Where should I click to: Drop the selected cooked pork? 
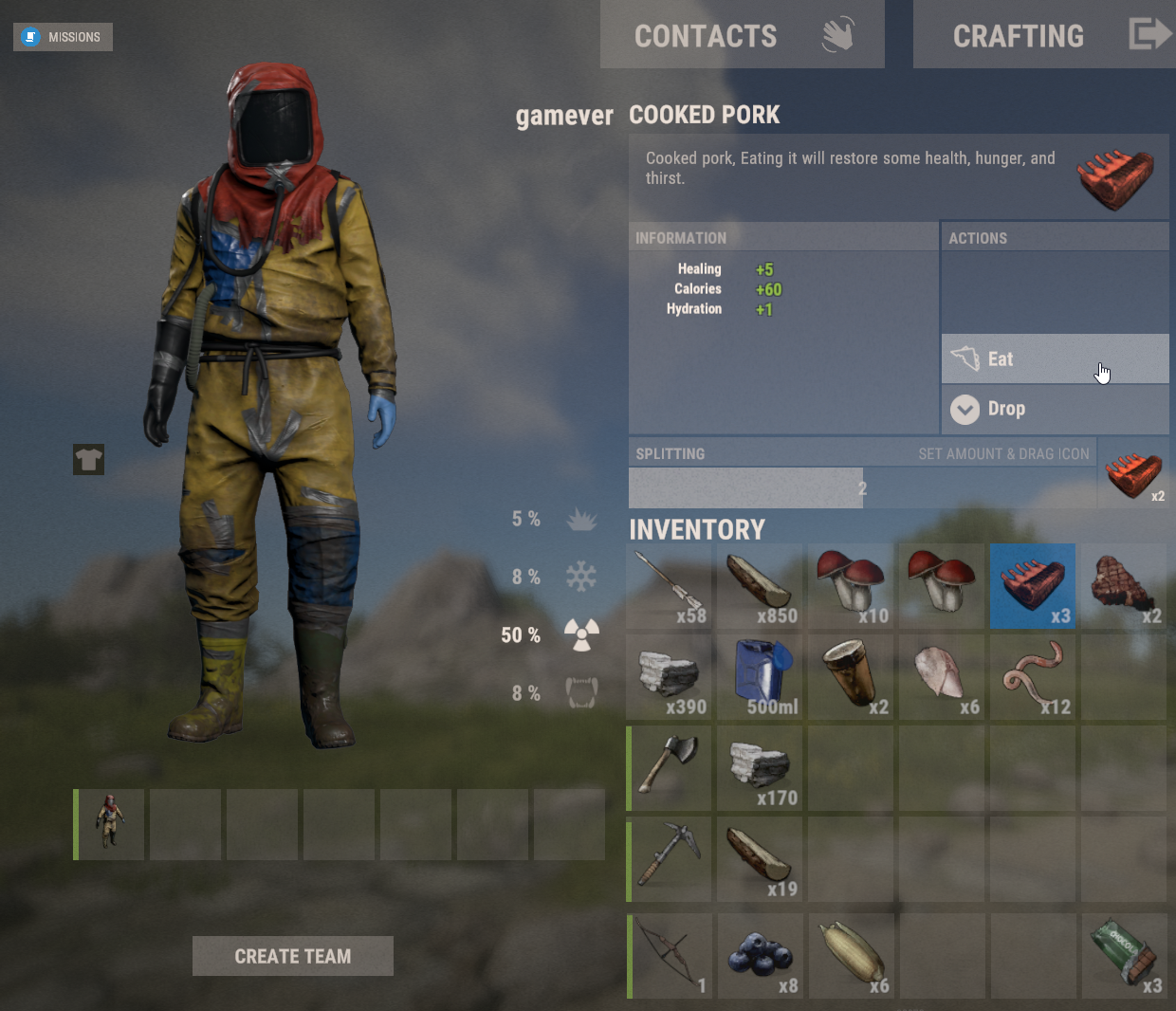coord(1054,409)
